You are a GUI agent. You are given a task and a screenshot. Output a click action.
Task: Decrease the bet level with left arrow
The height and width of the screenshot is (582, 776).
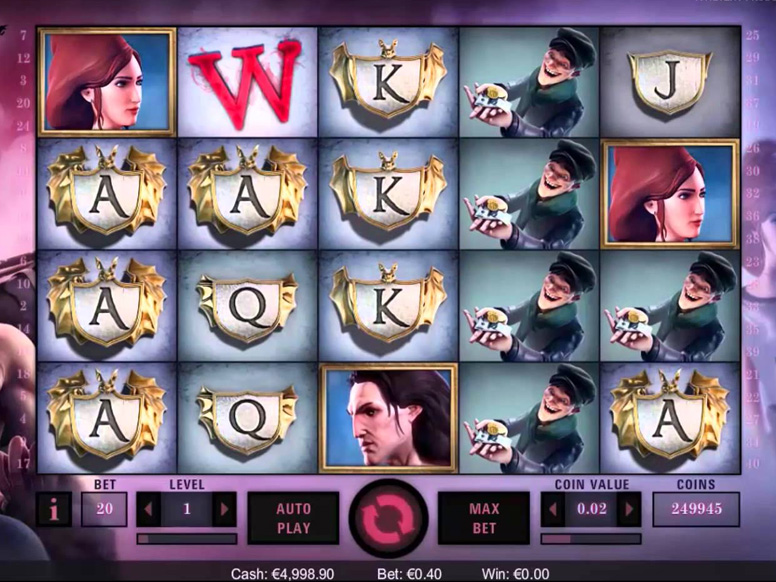pos(149,509)
